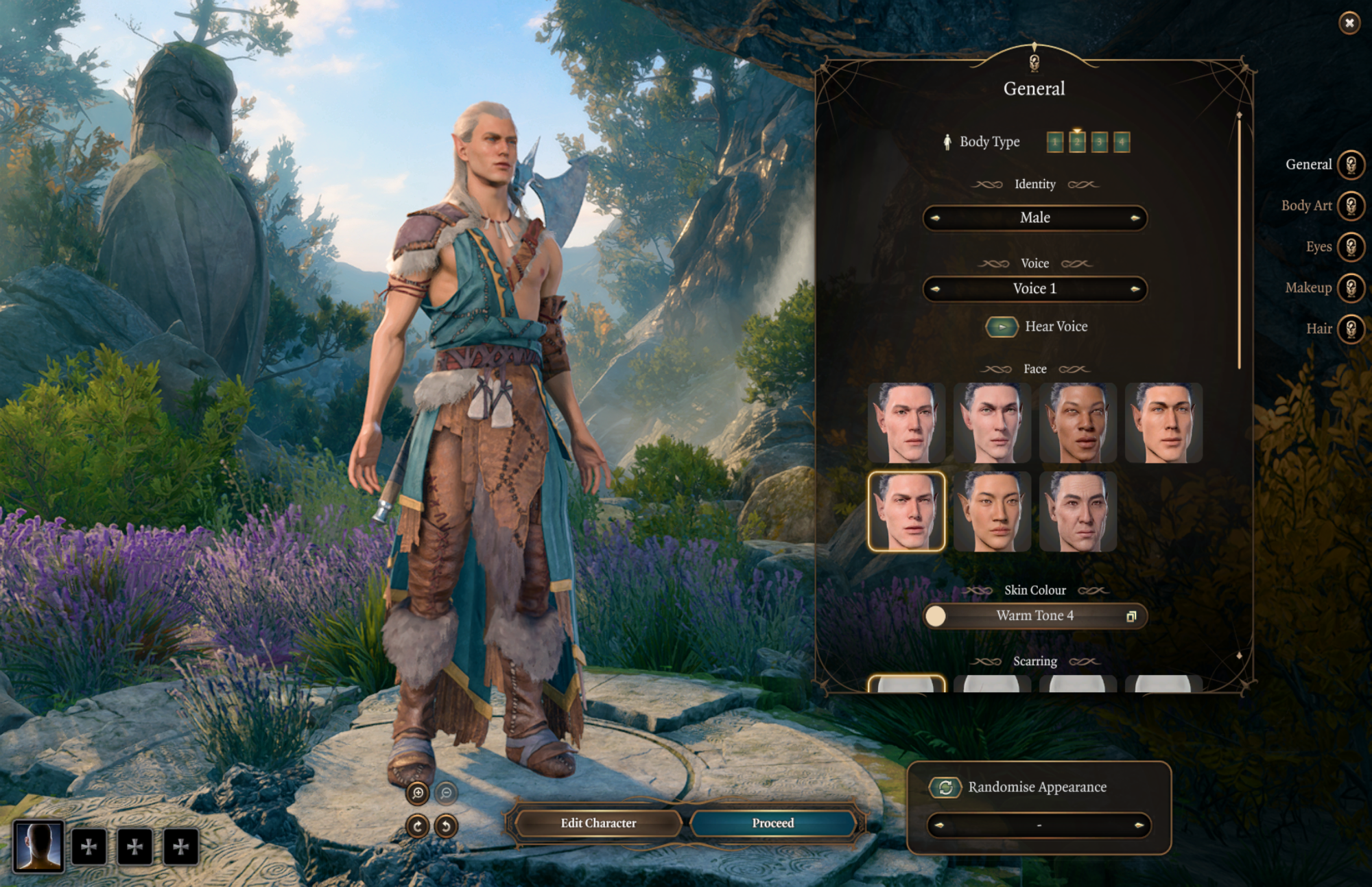Pick the dark-skinned face preset
The image size is (1372, 887).
tap(1078, 423)
